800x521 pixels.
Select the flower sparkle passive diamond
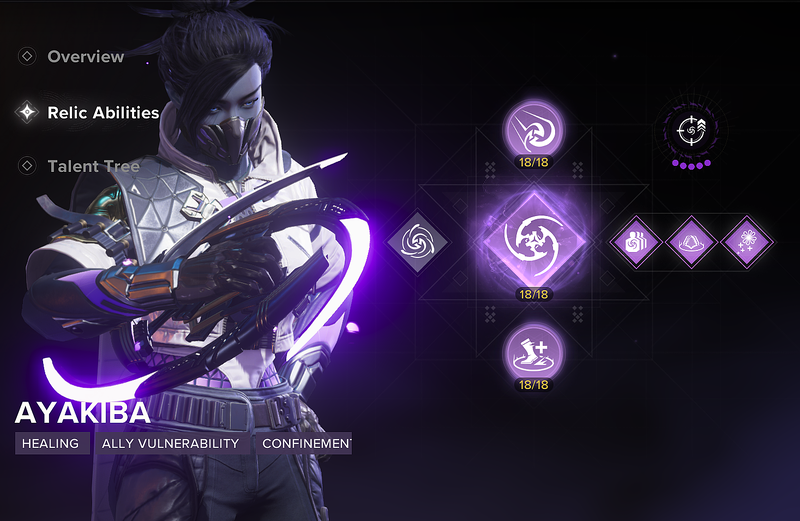click(x=747, y=241)
